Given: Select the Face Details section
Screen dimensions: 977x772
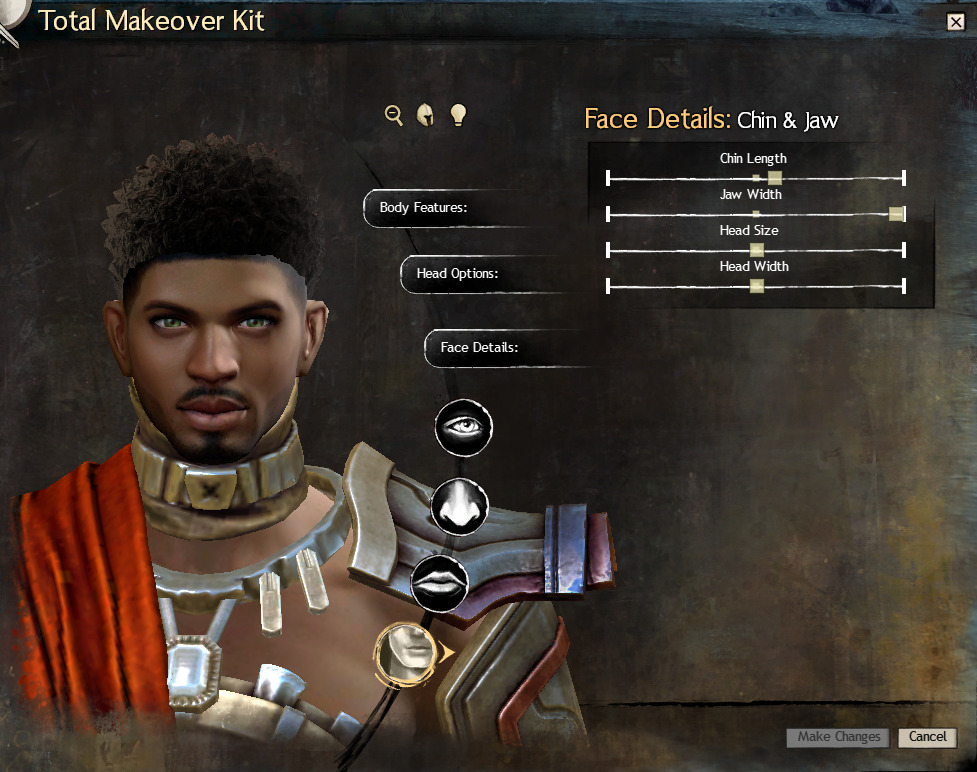Looking at the screenshot, I should pos(480,348).
